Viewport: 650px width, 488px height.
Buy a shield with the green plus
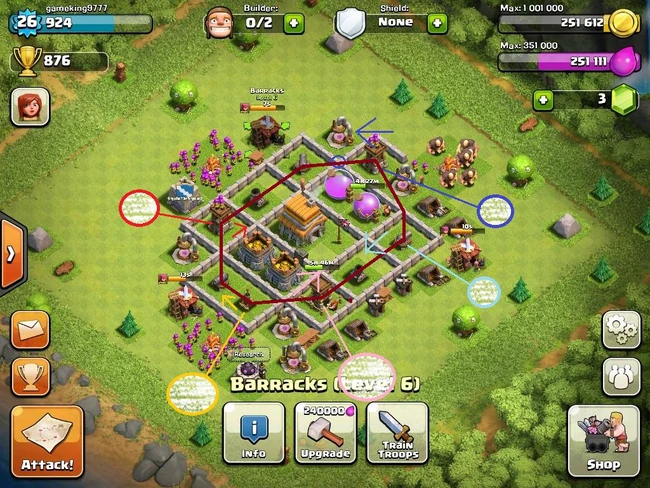click(435, 22)
